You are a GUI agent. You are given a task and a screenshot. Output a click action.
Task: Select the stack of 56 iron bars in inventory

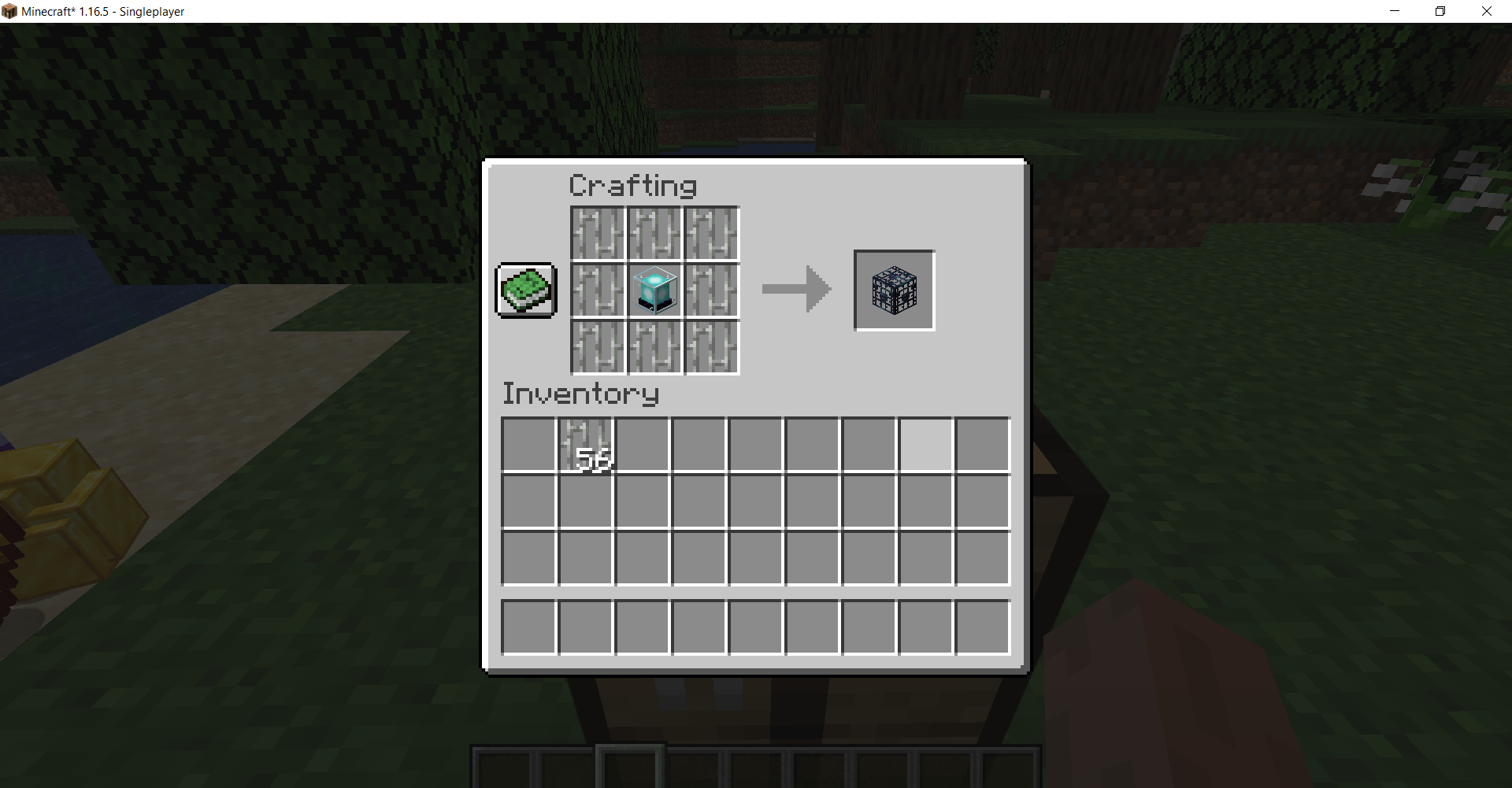point(585,444)
